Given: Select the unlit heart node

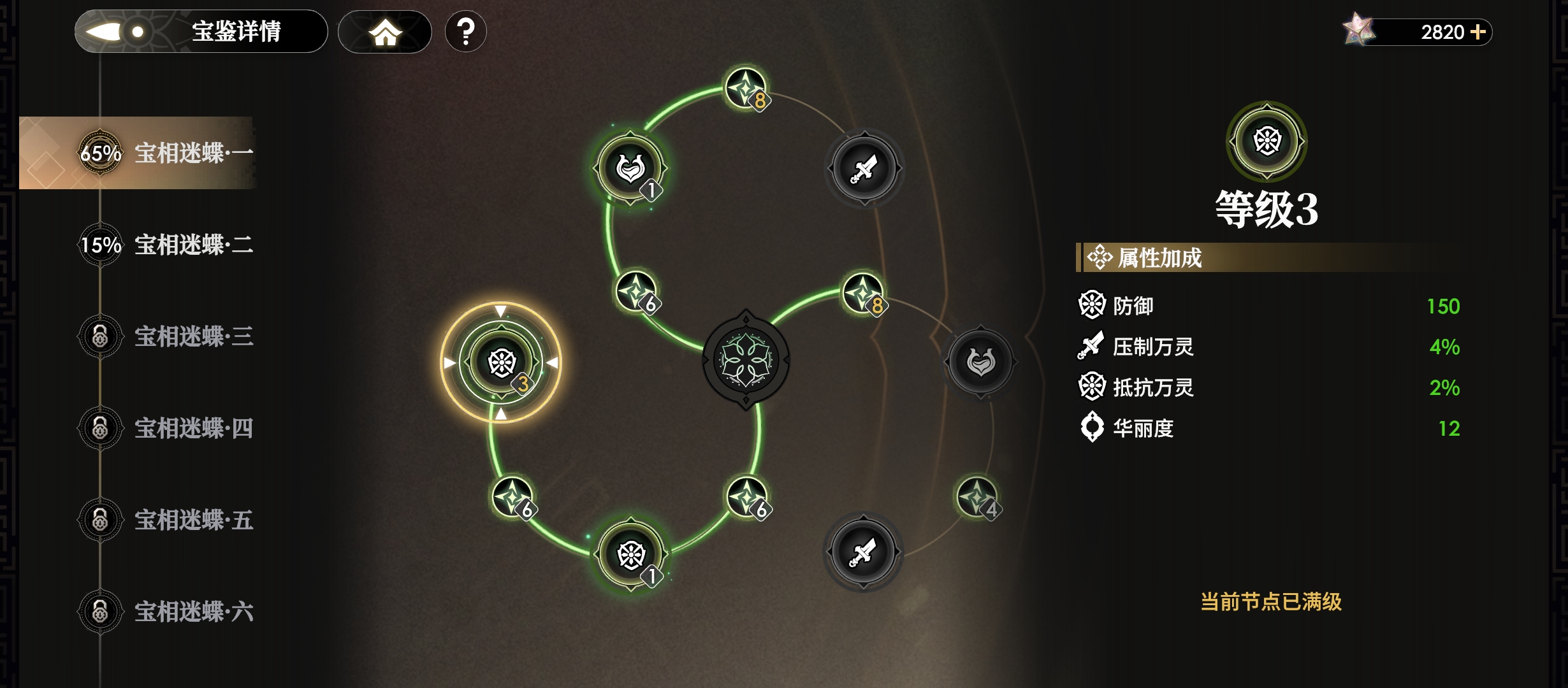Looking at the screenshot, I should (x=980, y=362).
